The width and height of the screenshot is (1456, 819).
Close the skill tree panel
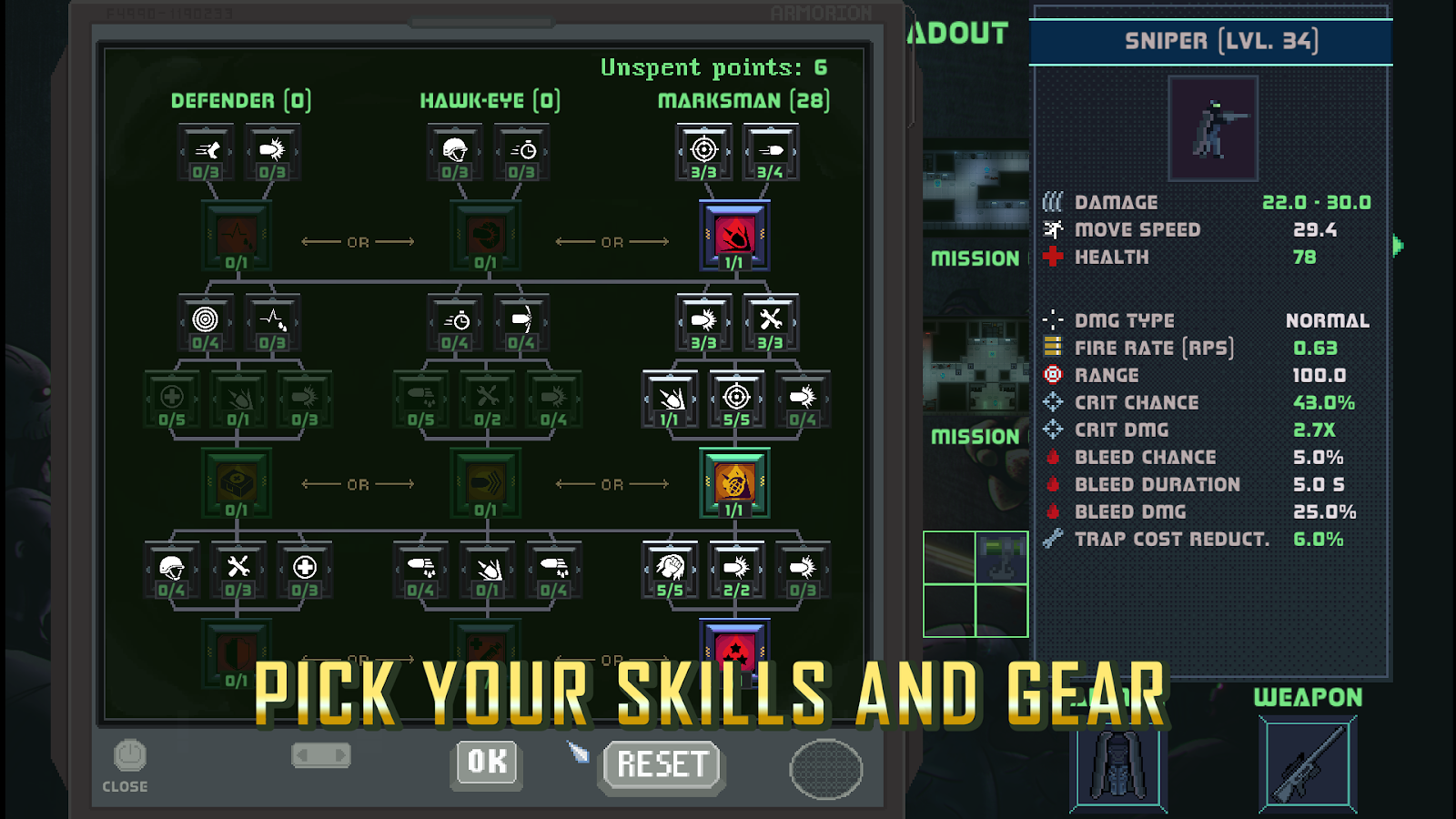129,764
